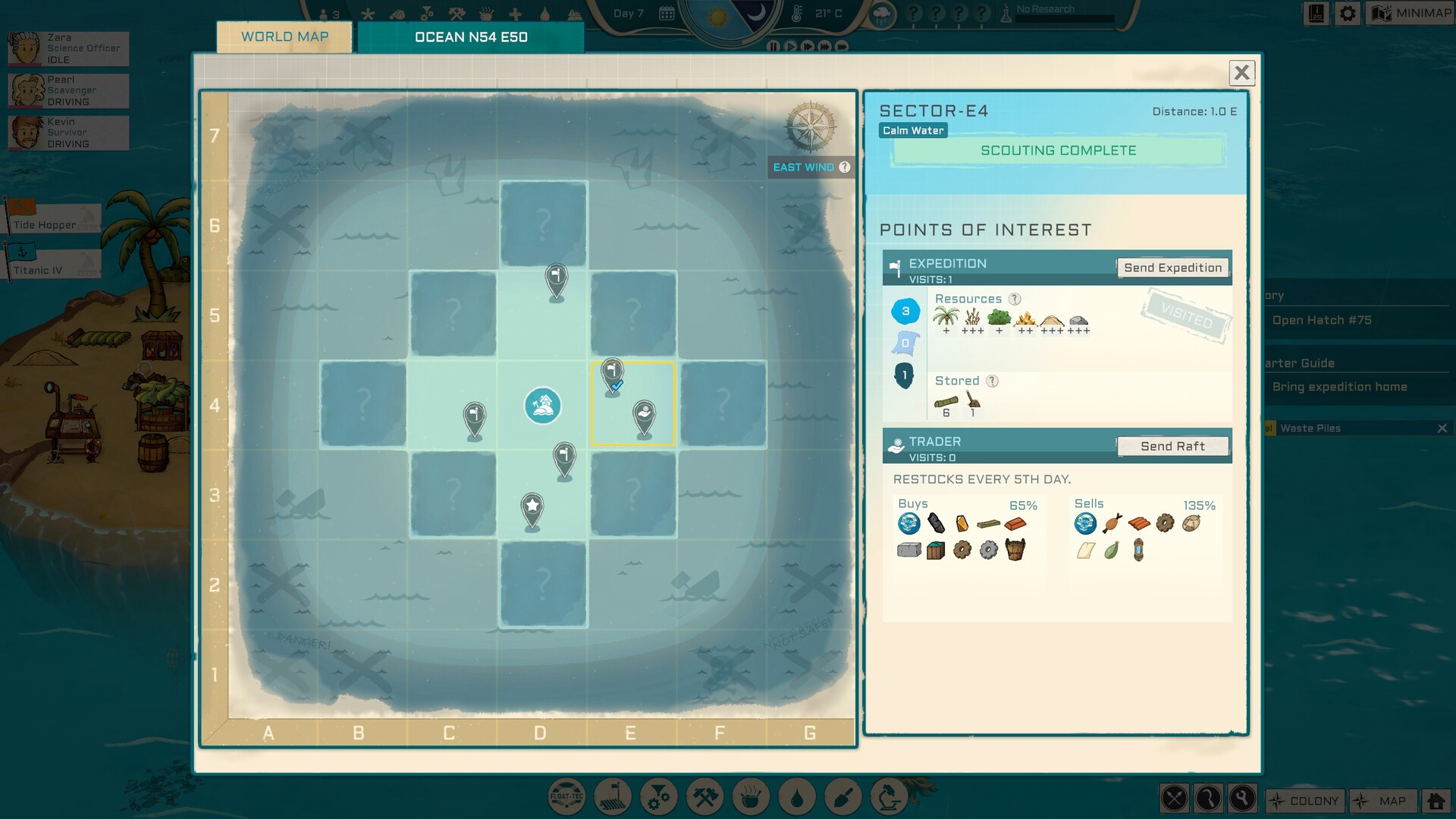
Task: Open the Colony view button
Action: tap(1305, 801)
